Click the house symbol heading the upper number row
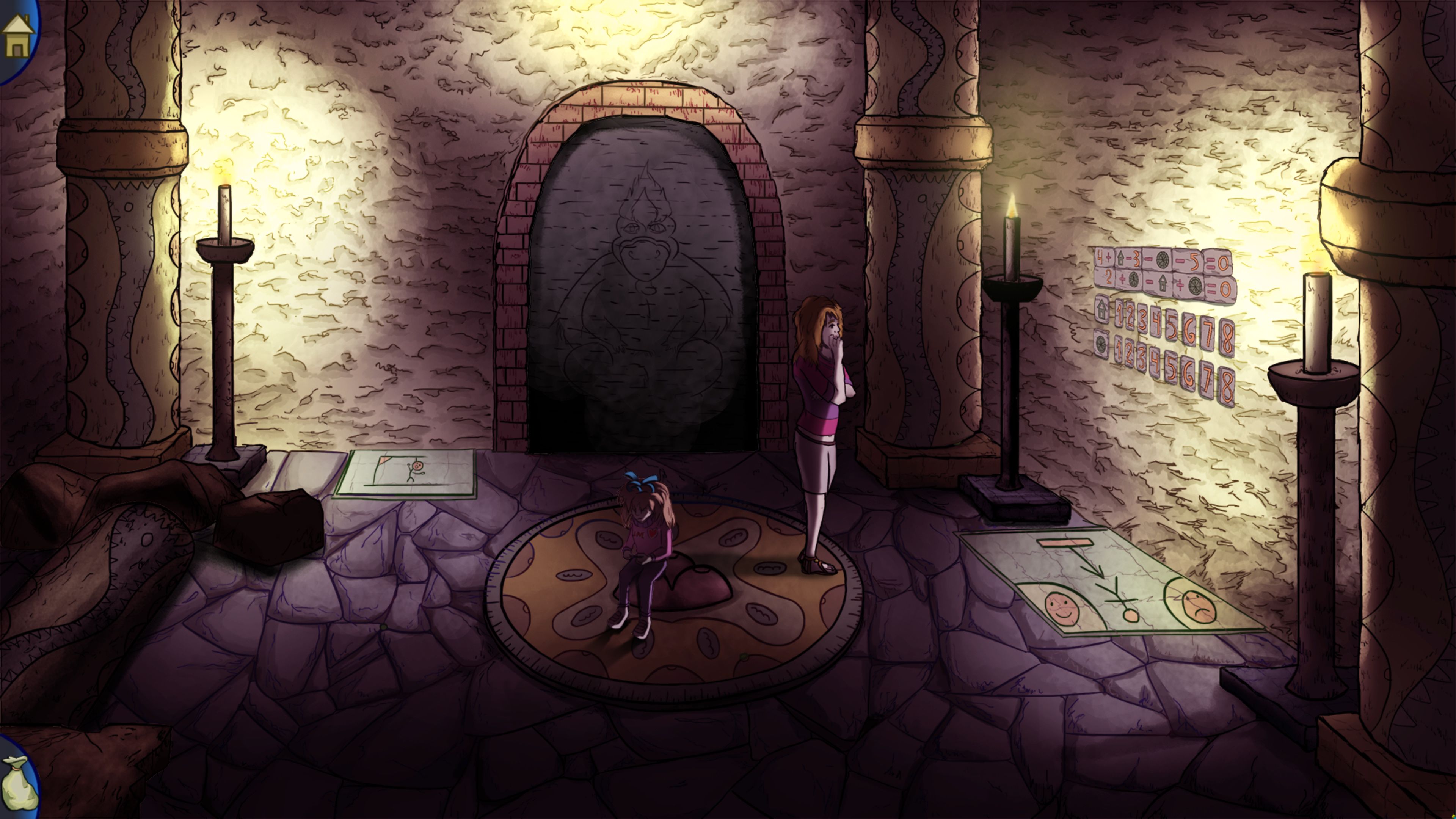This screenshot has width=1456, height=819. point(1100,312)
